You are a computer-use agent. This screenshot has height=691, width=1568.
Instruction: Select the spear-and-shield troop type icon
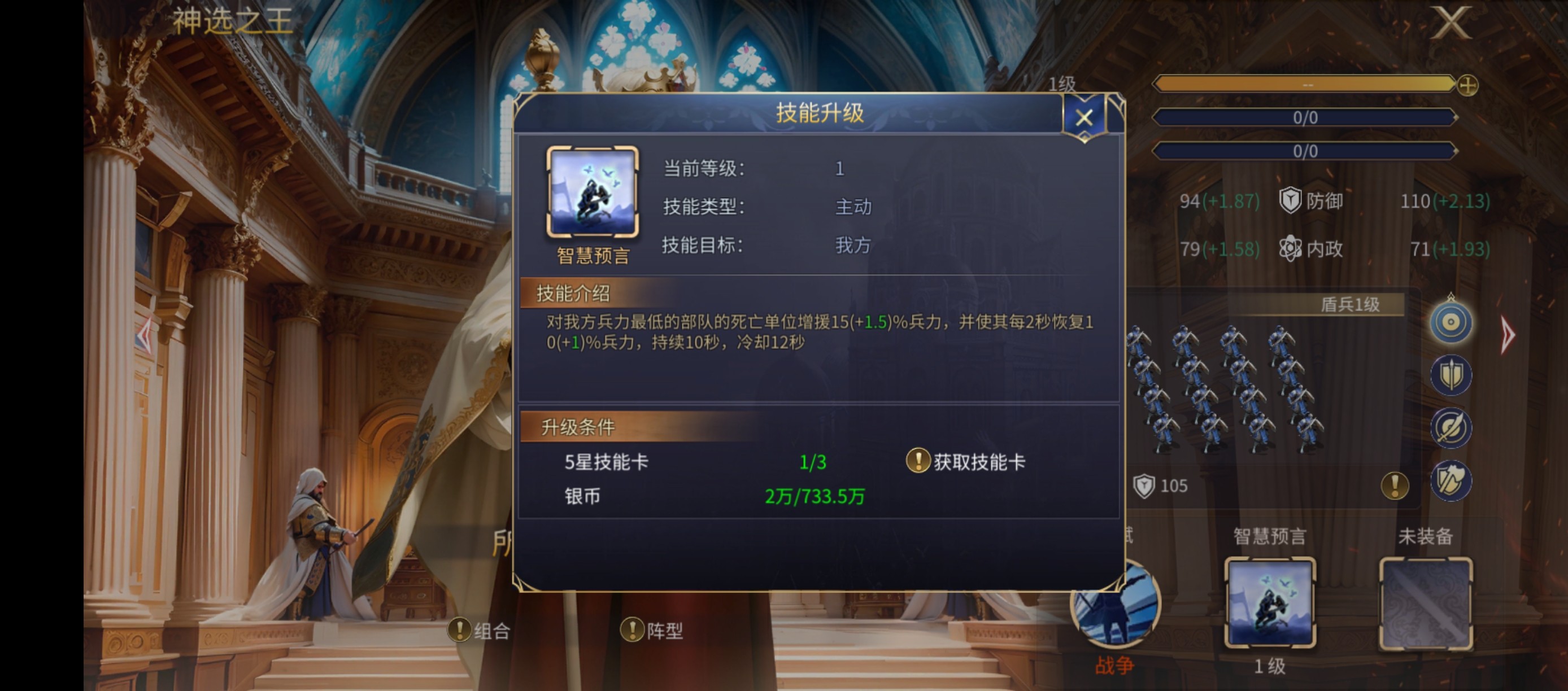tap(1451, 376)
